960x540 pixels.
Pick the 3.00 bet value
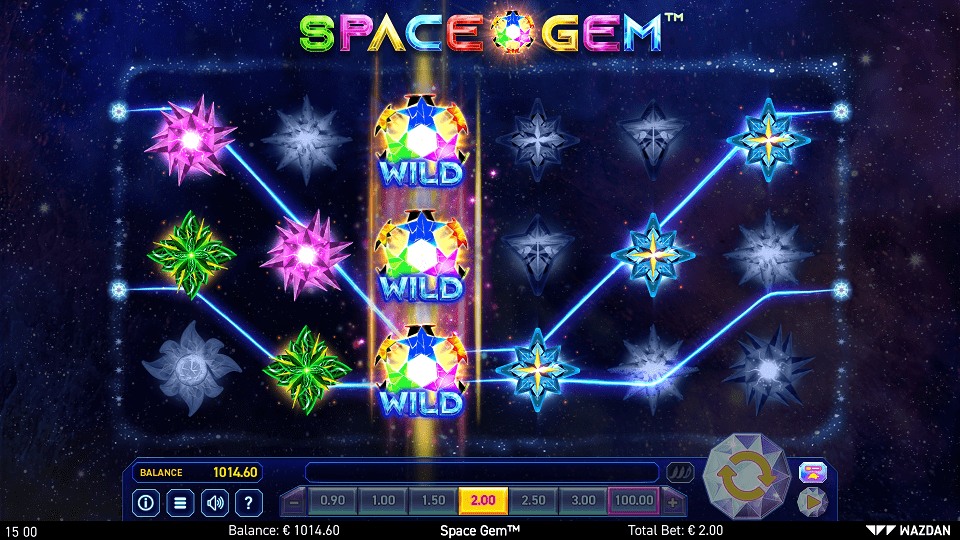click(x=583, y=501)
